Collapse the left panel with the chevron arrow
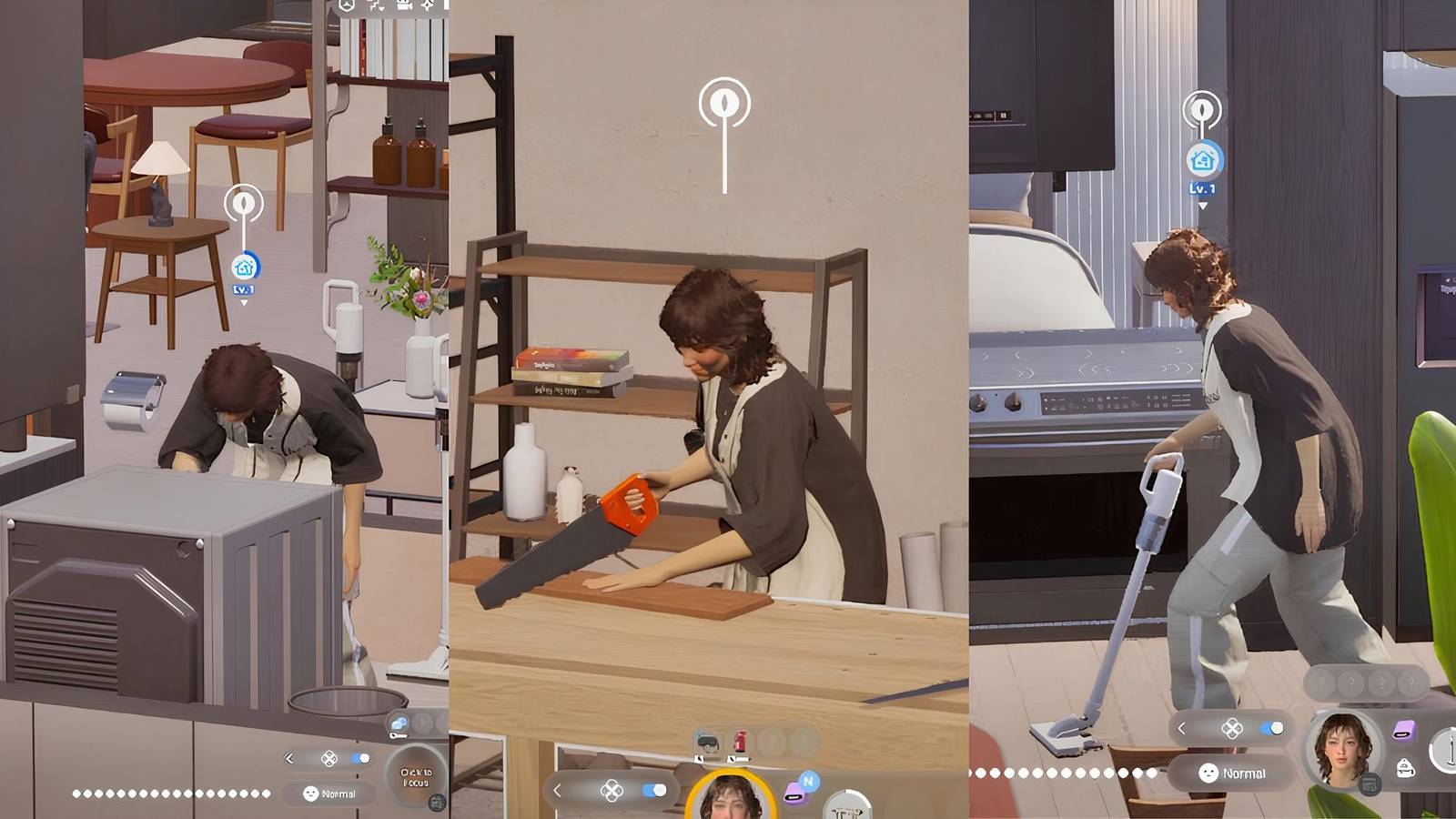This screenshot has height=819, width=1456. click(289, 759)
